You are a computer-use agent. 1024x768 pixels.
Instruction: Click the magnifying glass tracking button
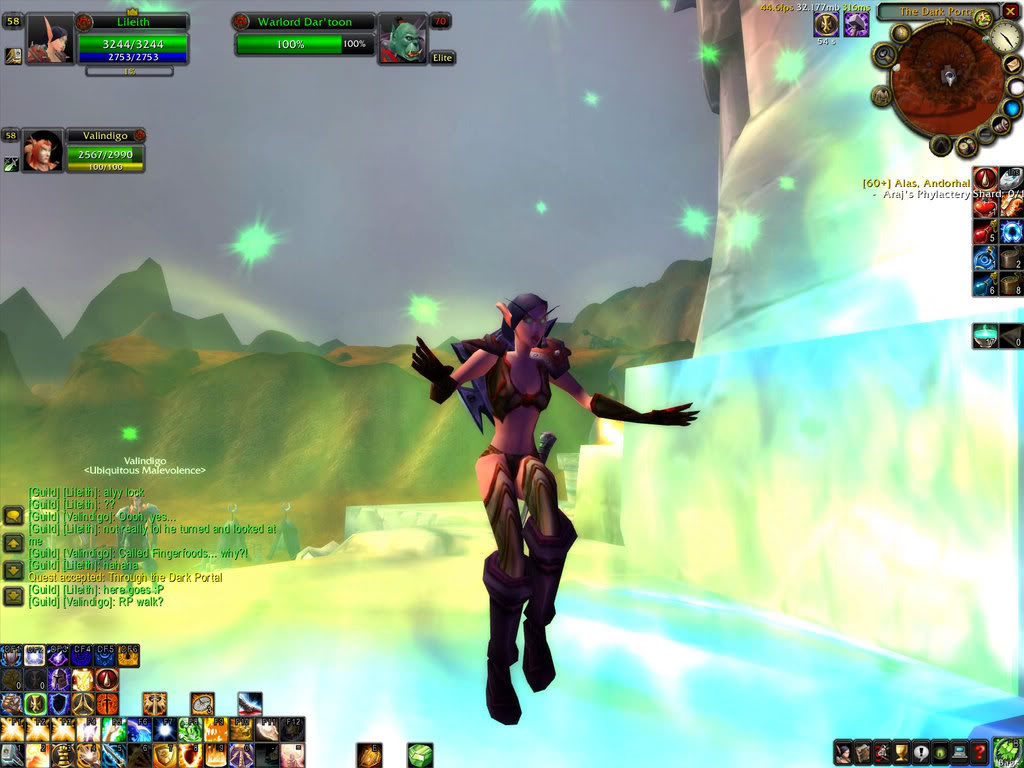[x=884, y=57]
